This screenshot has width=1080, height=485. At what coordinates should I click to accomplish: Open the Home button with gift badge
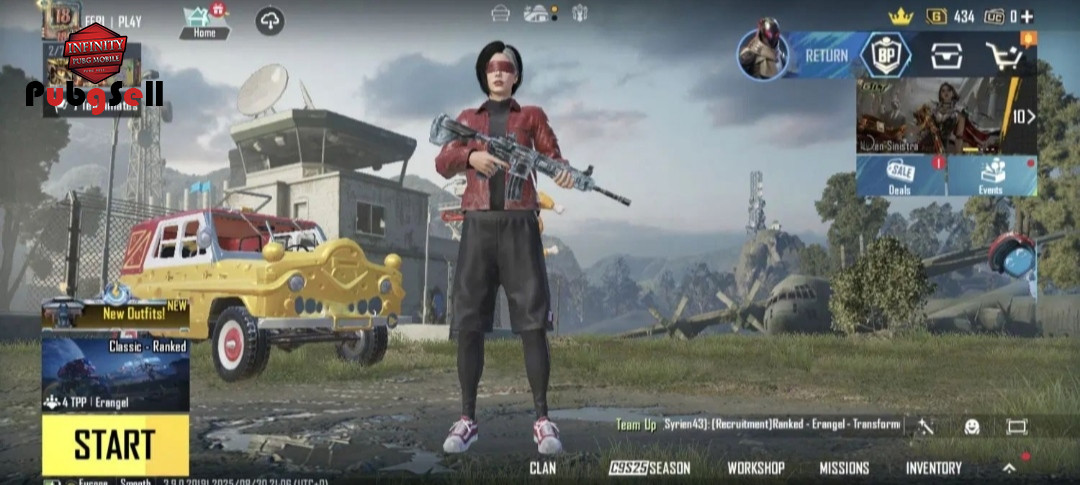tap(204, 21)
